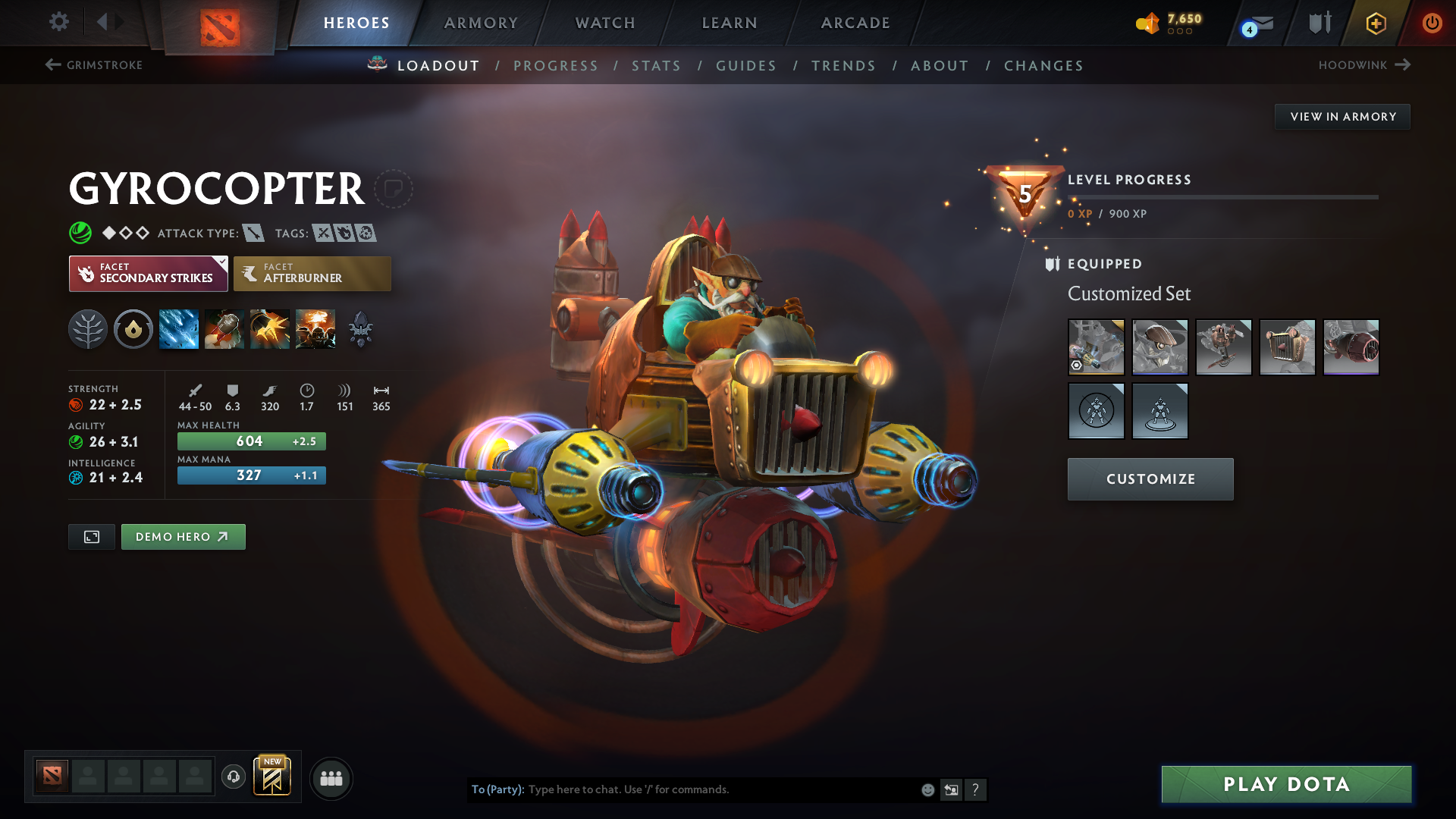Viewport: 1456px width, 819px height.
Task: Select the Flak Cannon ability icon
Action: (x=269, y=328)
